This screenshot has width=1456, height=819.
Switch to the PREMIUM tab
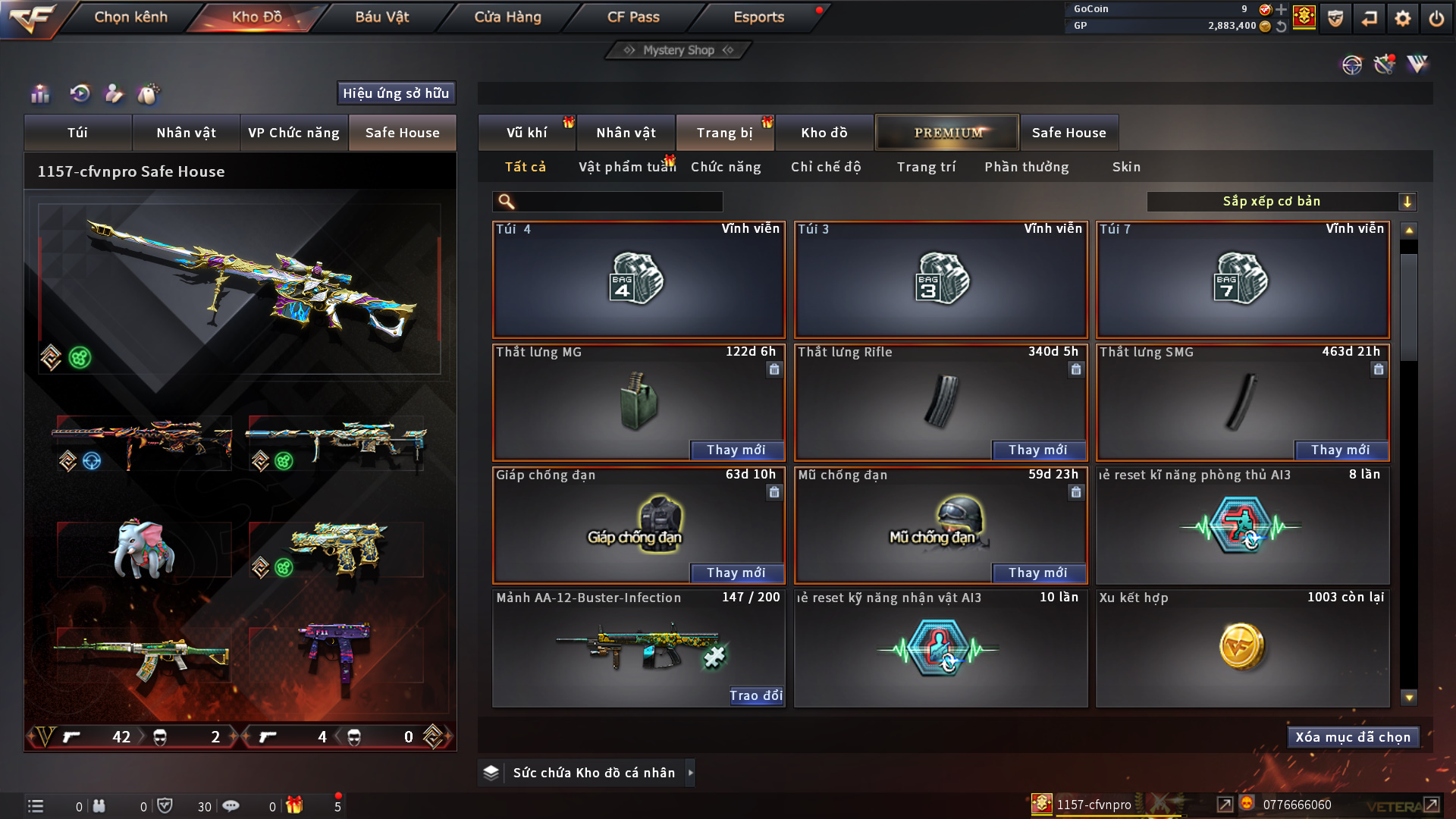tap(947, 133)
